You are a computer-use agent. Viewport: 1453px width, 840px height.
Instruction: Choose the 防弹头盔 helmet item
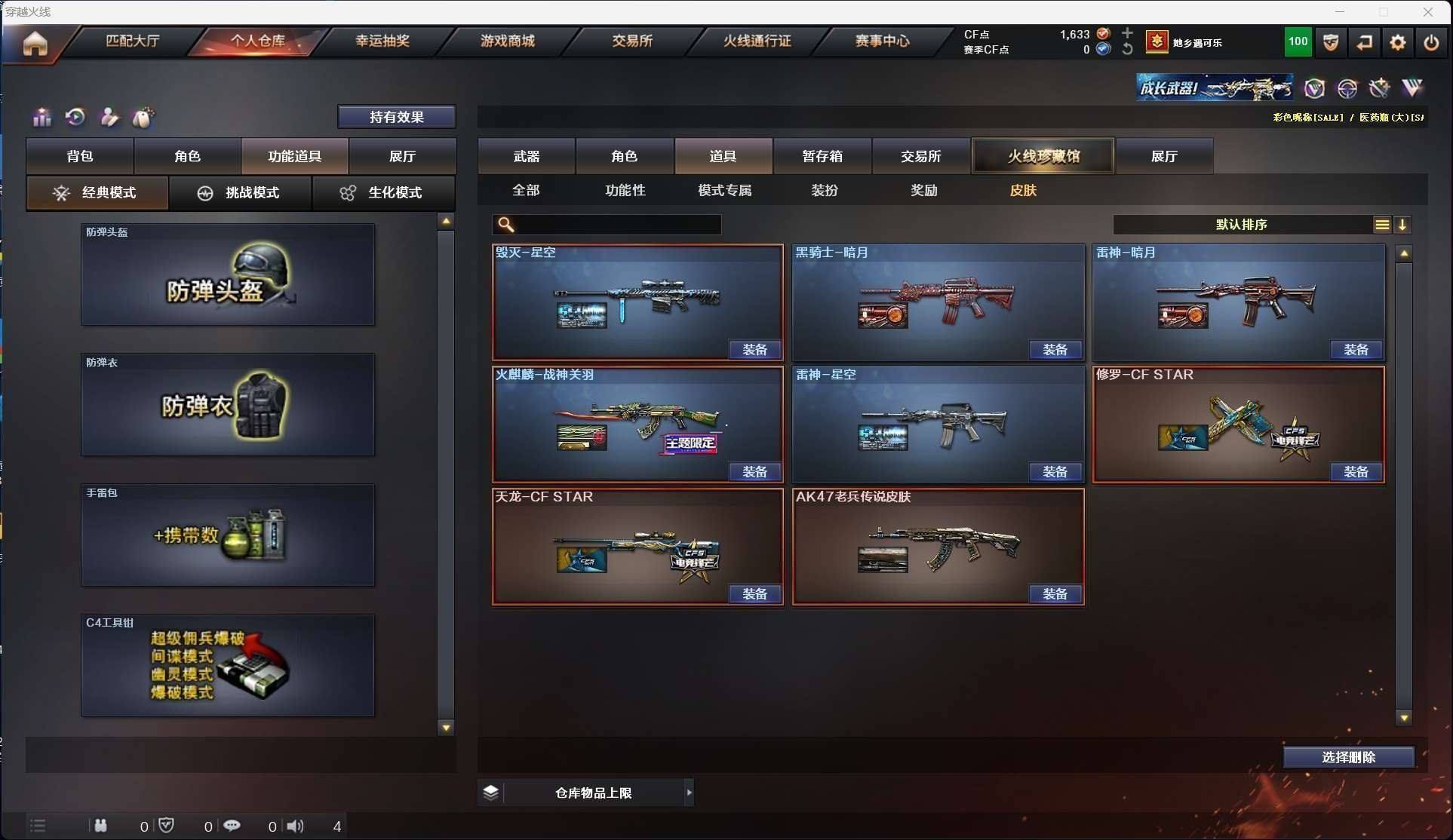point(228,275)
